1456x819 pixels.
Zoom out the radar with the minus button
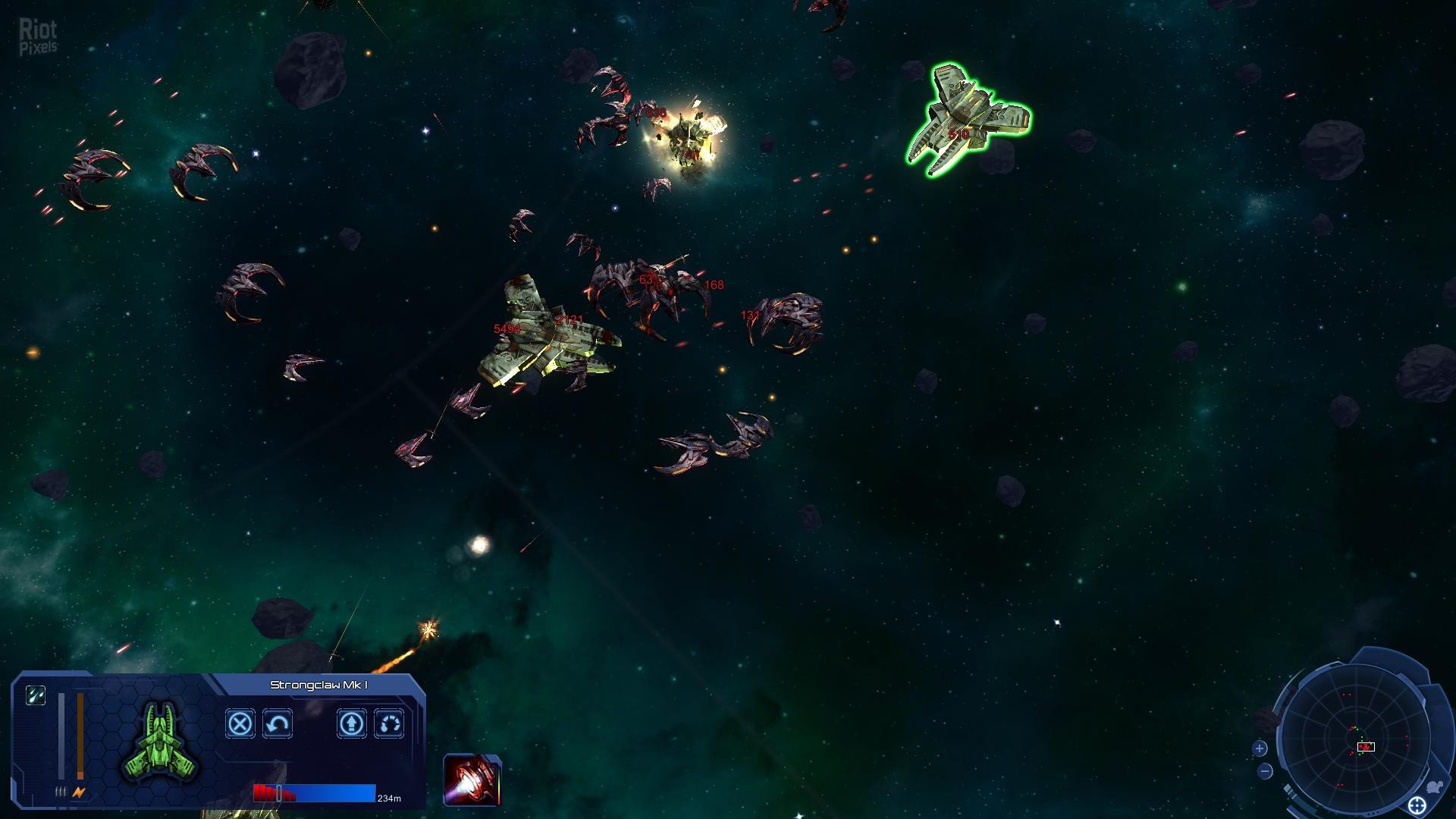pos(1265,772)
